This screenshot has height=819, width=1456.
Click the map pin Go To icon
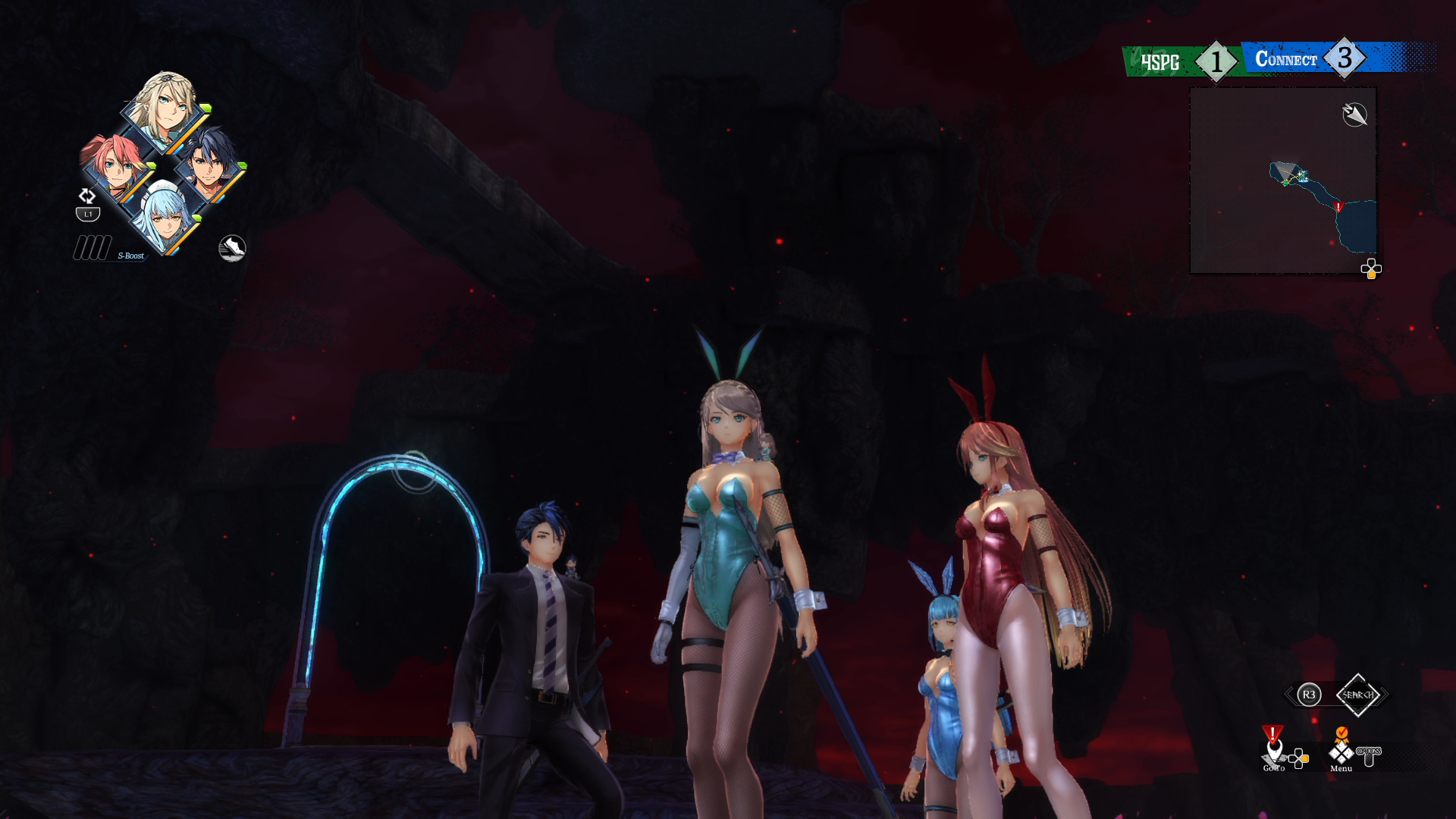coord(1274,749)
